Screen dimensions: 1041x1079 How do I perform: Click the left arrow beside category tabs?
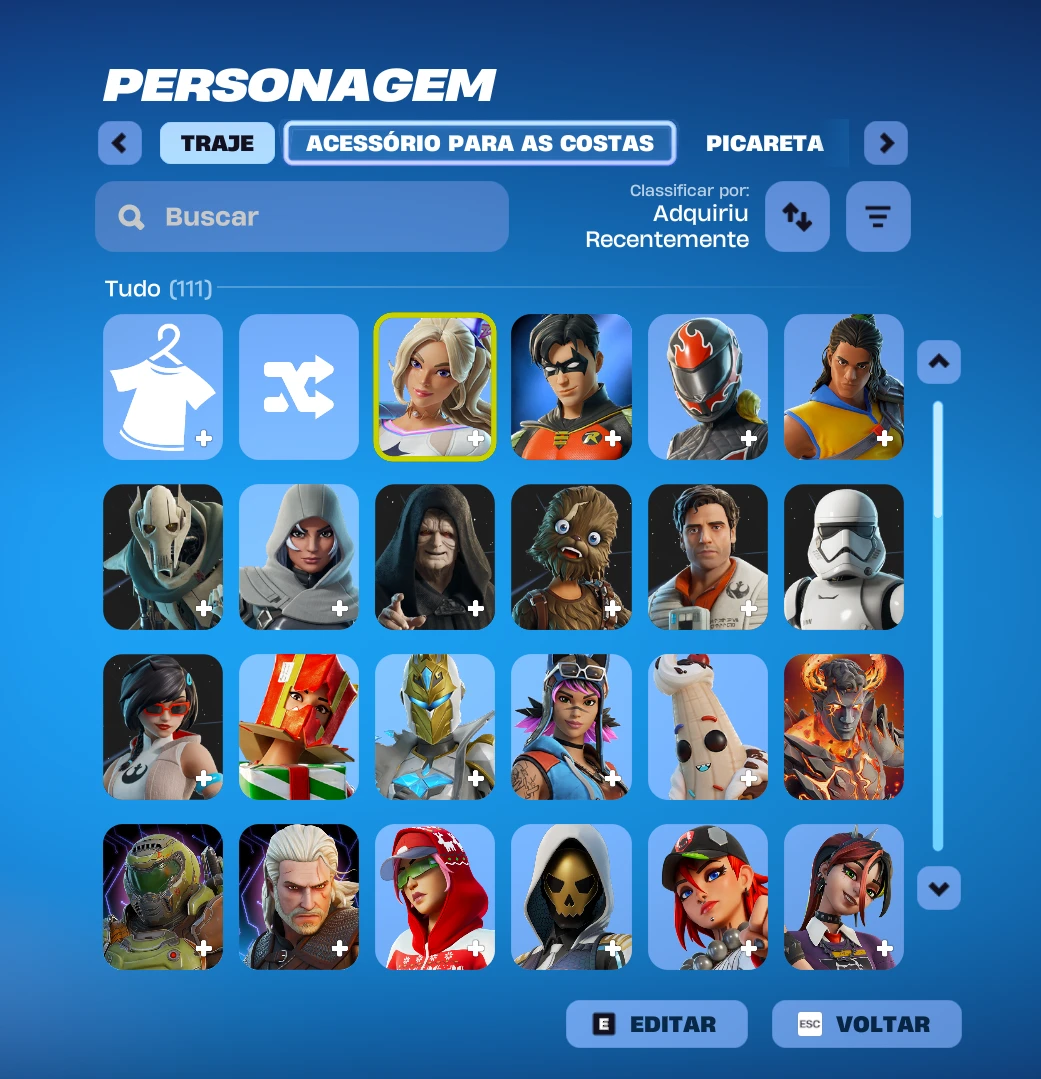(x=120, y=143)
